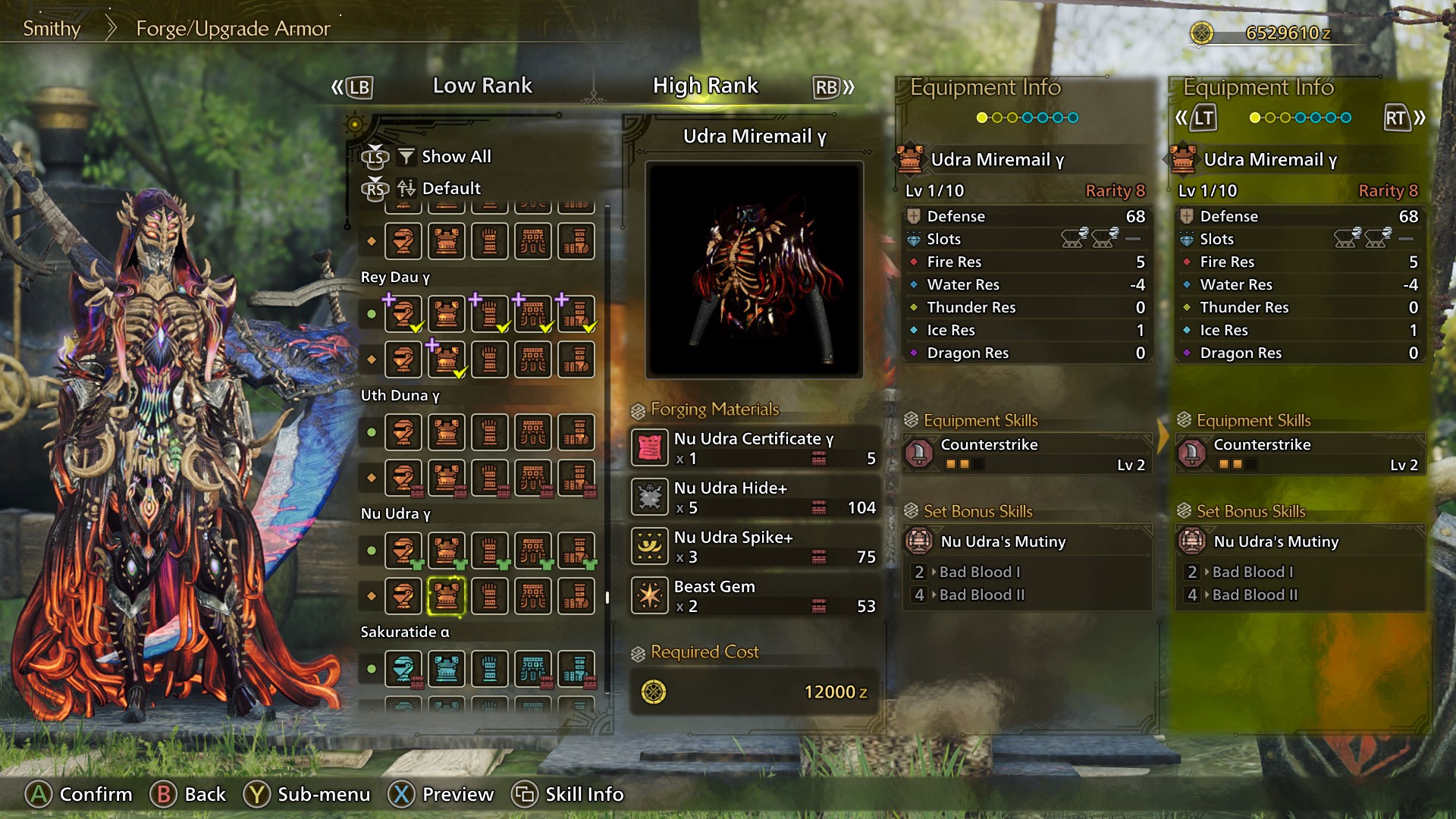Click the Nu Udra Certificate γ material row
Image resolution: width=1456 pixels, height=819 pixels.
coord(755,448)
